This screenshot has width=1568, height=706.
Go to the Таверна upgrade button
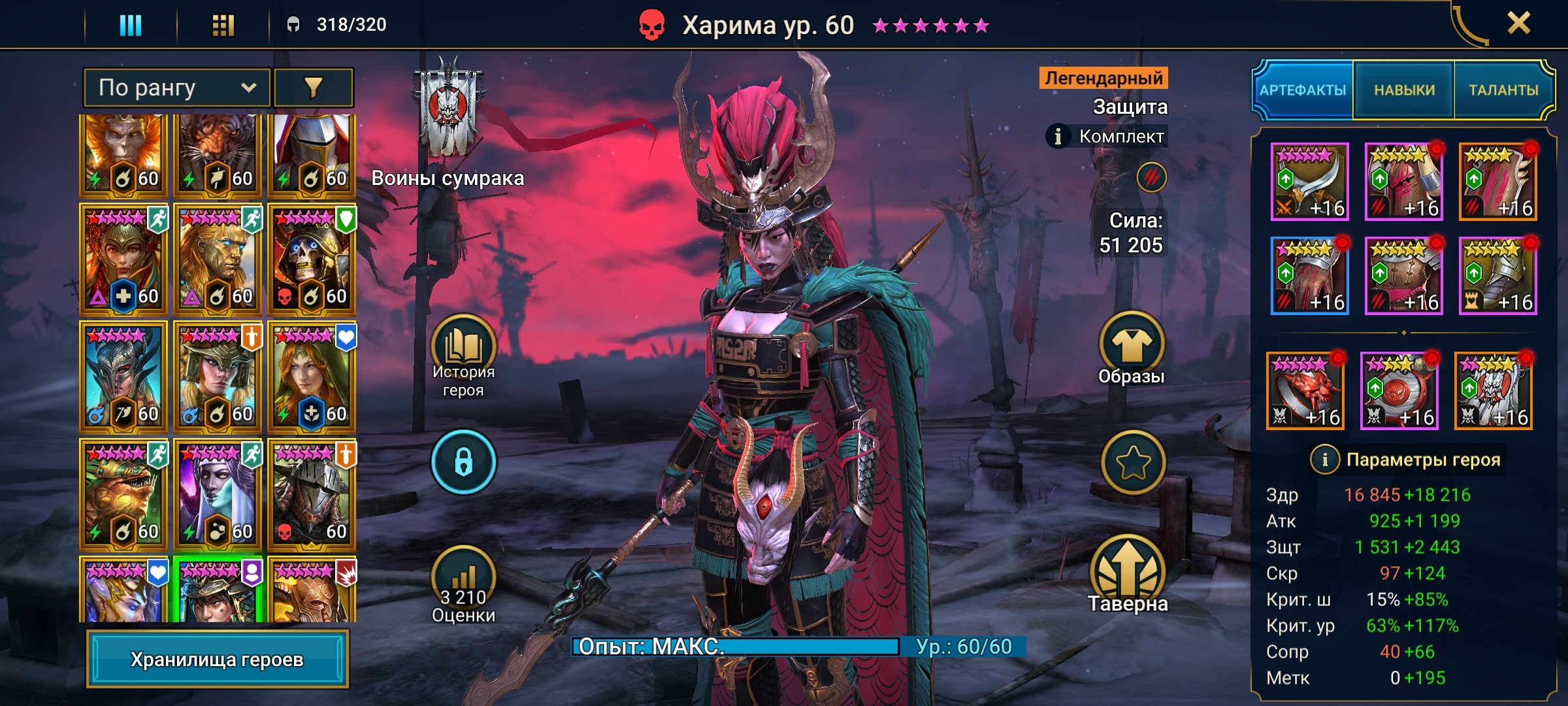(x=1128, y=575)
